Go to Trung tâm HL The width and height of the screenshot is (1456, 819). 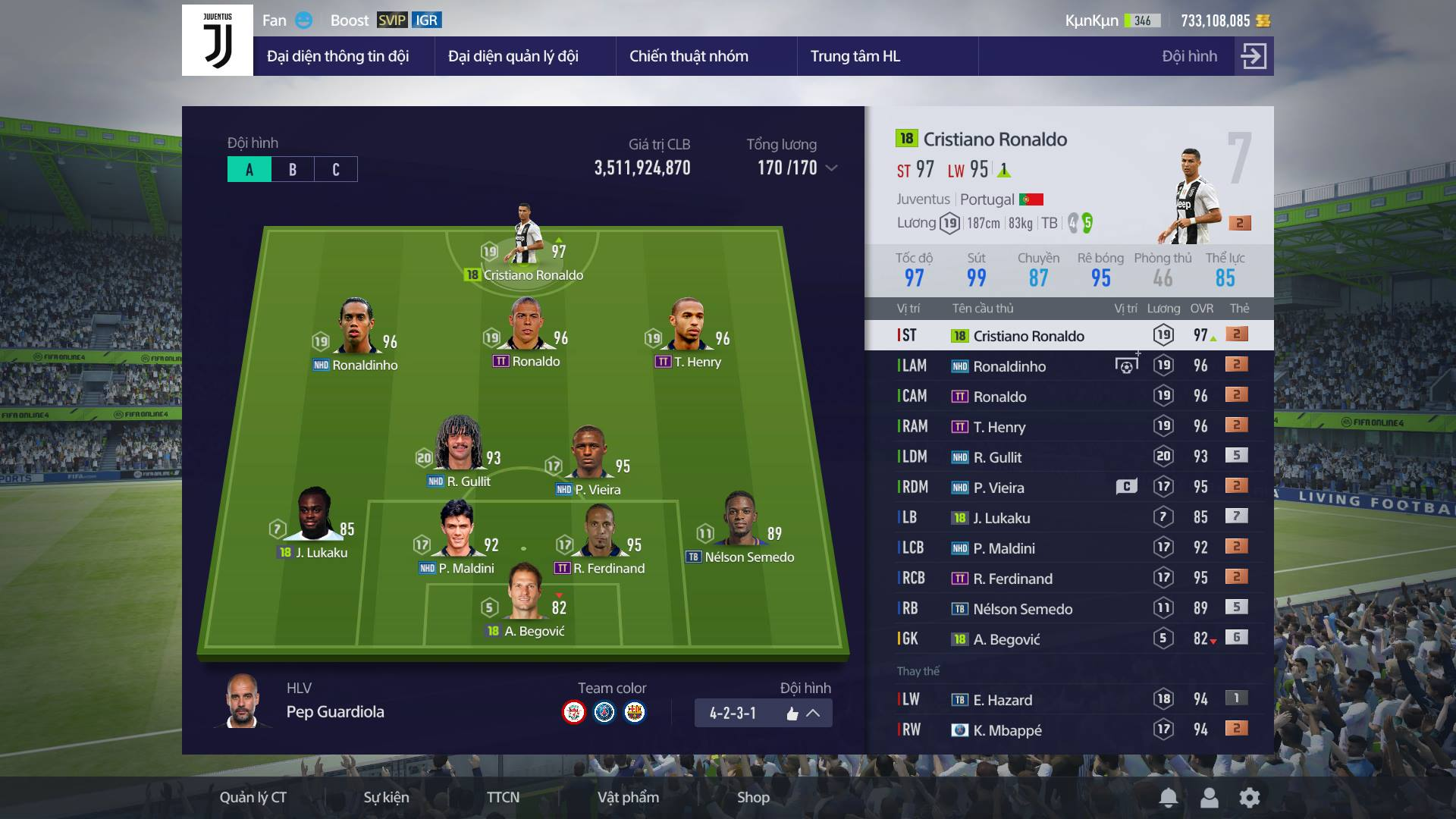coord(855,56)
